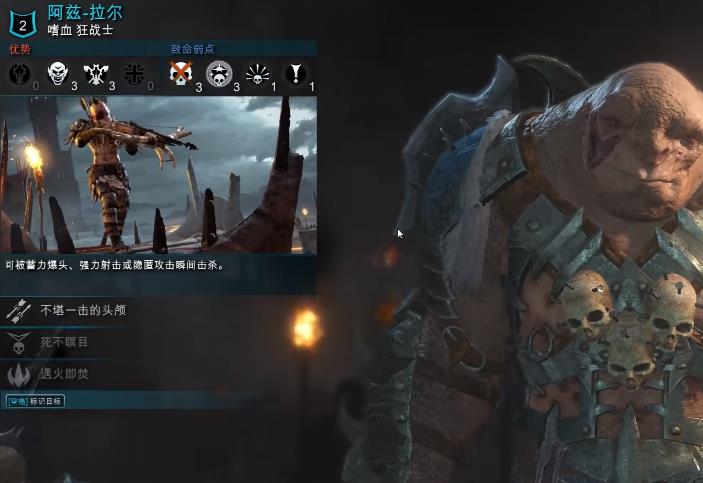Choose the 死不瞑目 trait row

point(64,342)
